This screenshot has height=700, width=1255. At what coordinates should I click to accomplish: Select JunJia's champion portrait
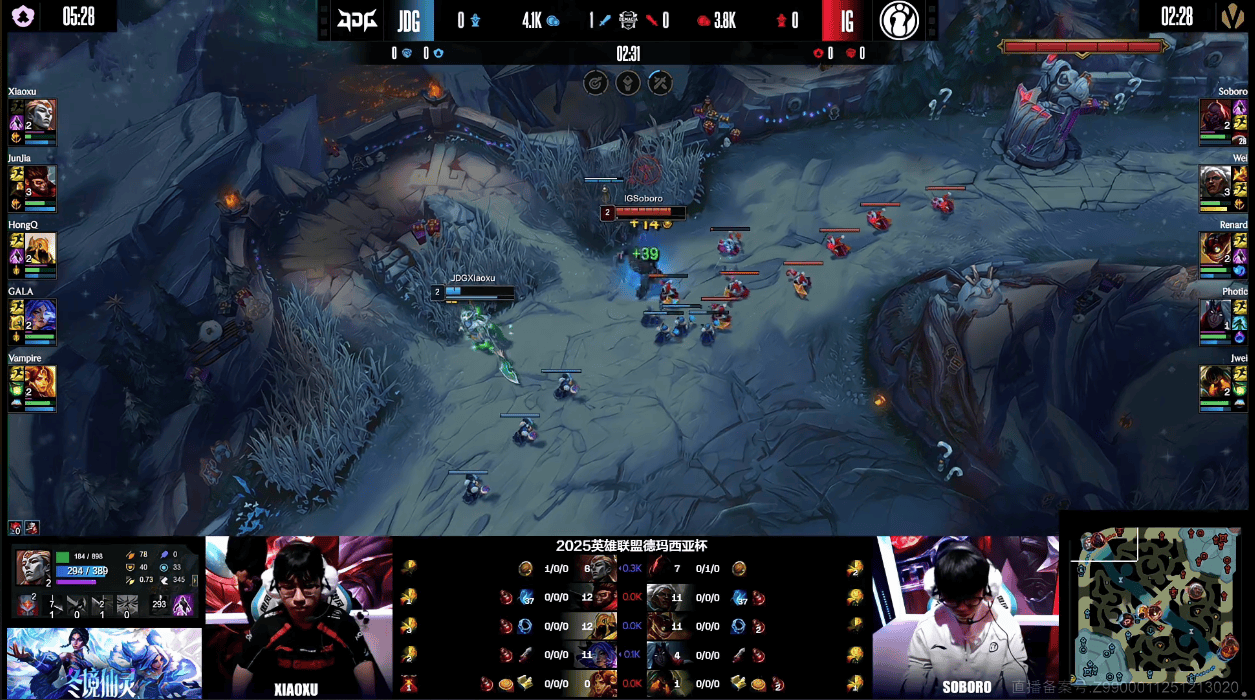click(40, 181)
